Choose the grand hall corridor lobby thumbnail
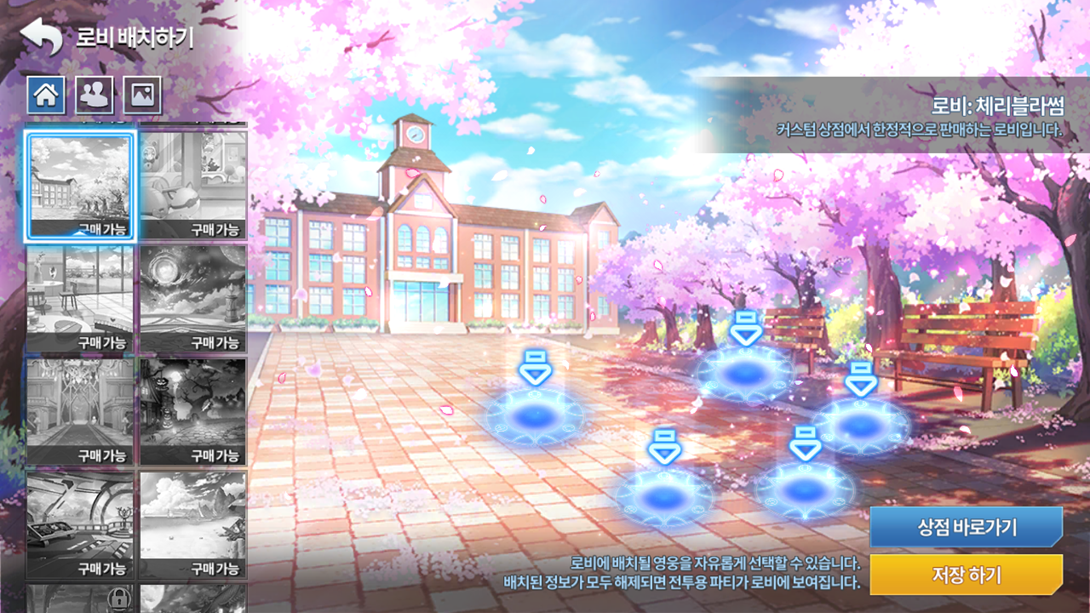Image resolution: width=1090 pixels, height=613 pixels. click(80, 412)
